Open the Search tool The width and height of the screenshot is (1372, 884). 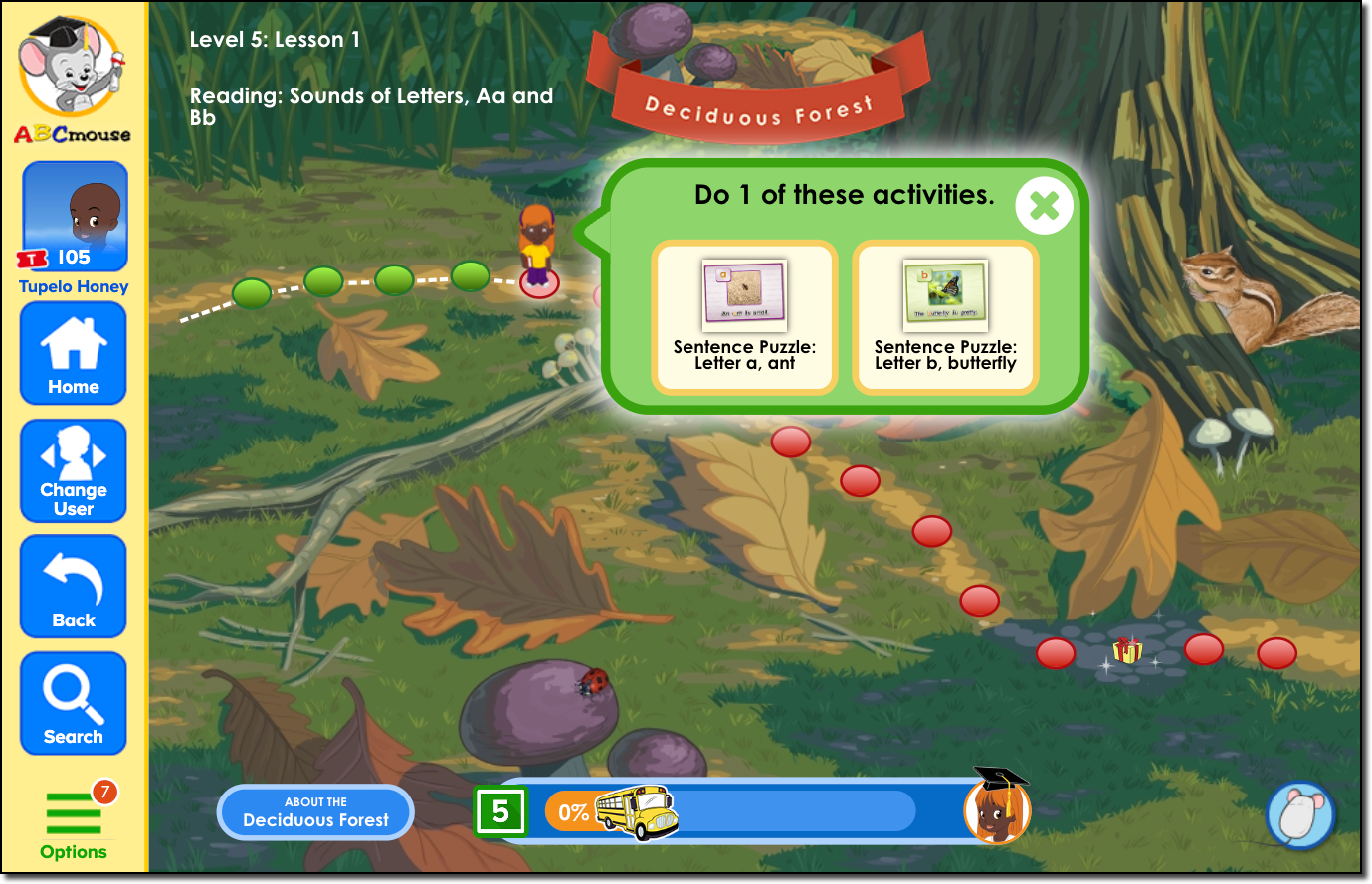click(x=74, y=702)
